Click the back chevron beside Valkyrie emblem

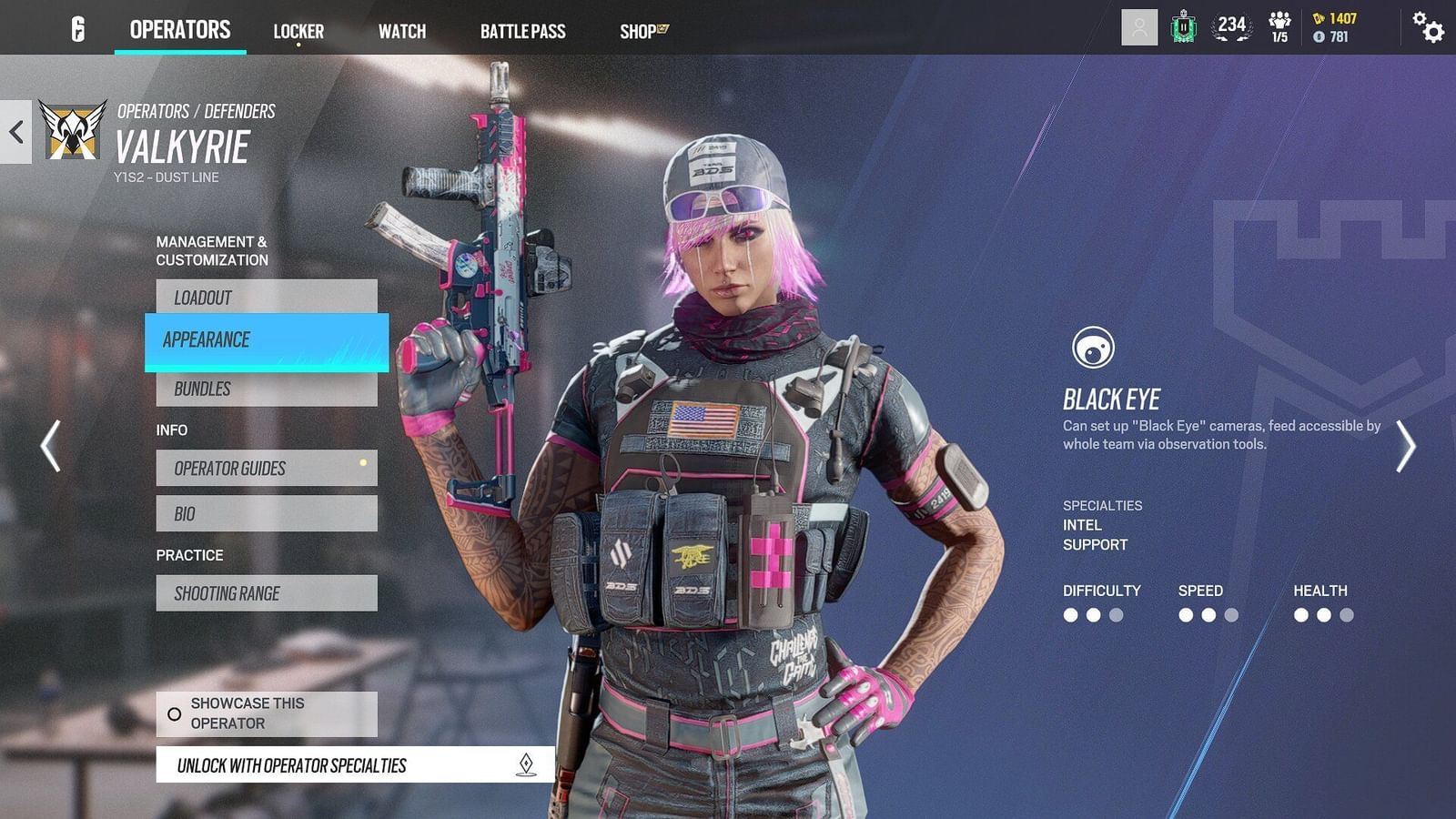(15, 130)
